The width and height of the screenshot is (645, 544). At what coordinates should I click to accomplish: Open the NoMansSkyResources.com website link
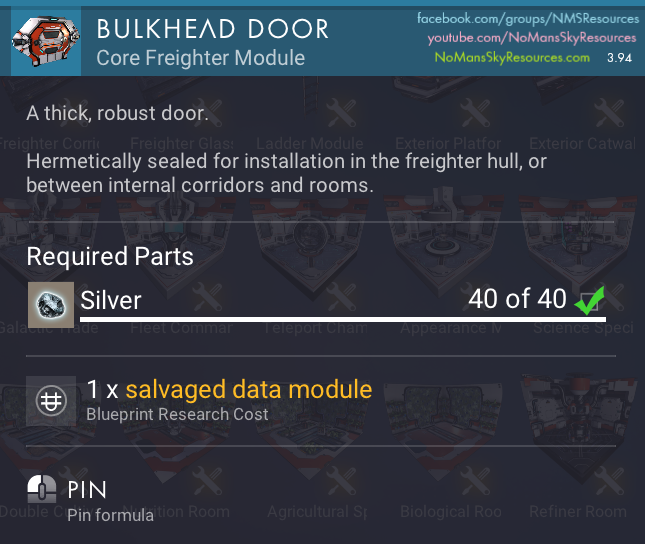512,57
